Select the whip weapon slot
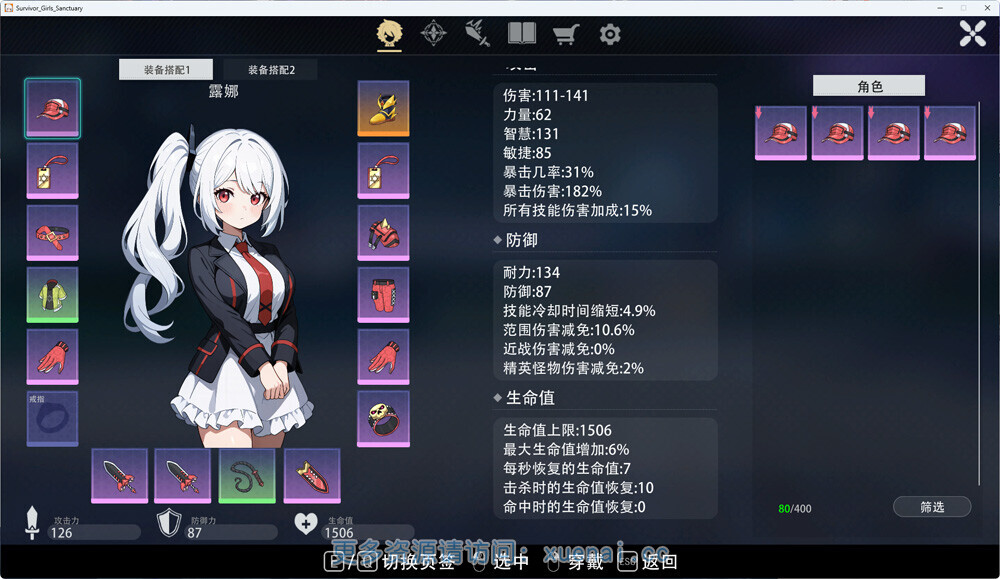The image size is (1000, 579). 247,475
